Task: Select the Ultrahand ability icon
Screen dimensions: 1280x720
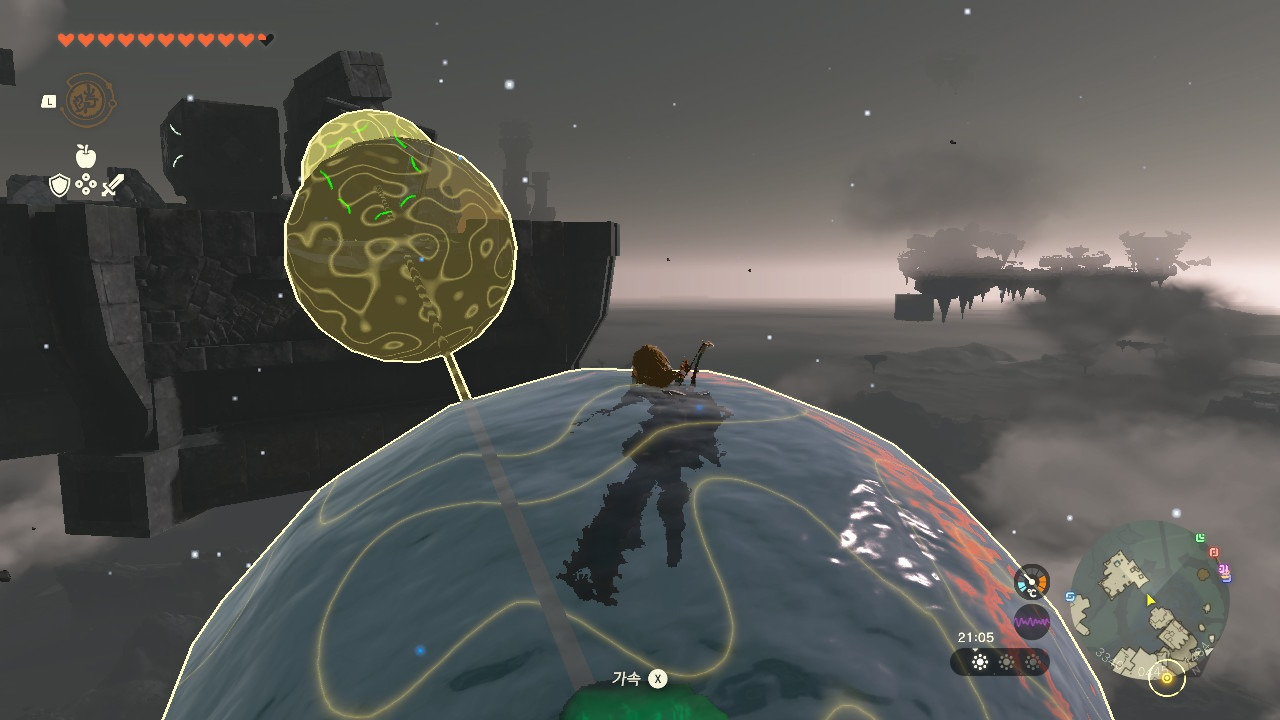Action: click(x=89, y=100)
